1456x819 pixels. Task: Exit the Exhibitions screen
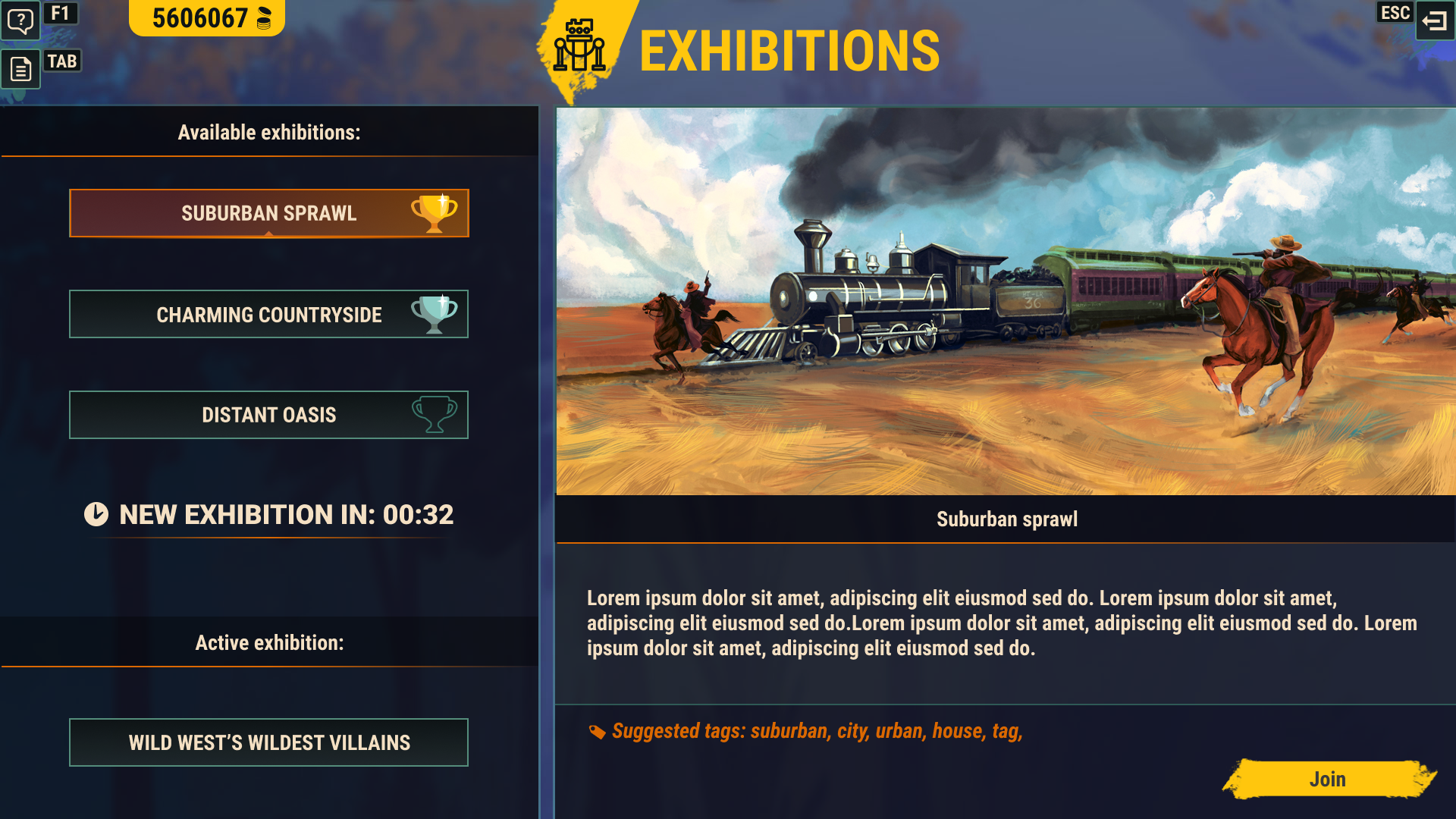[x=1434, y=20]
